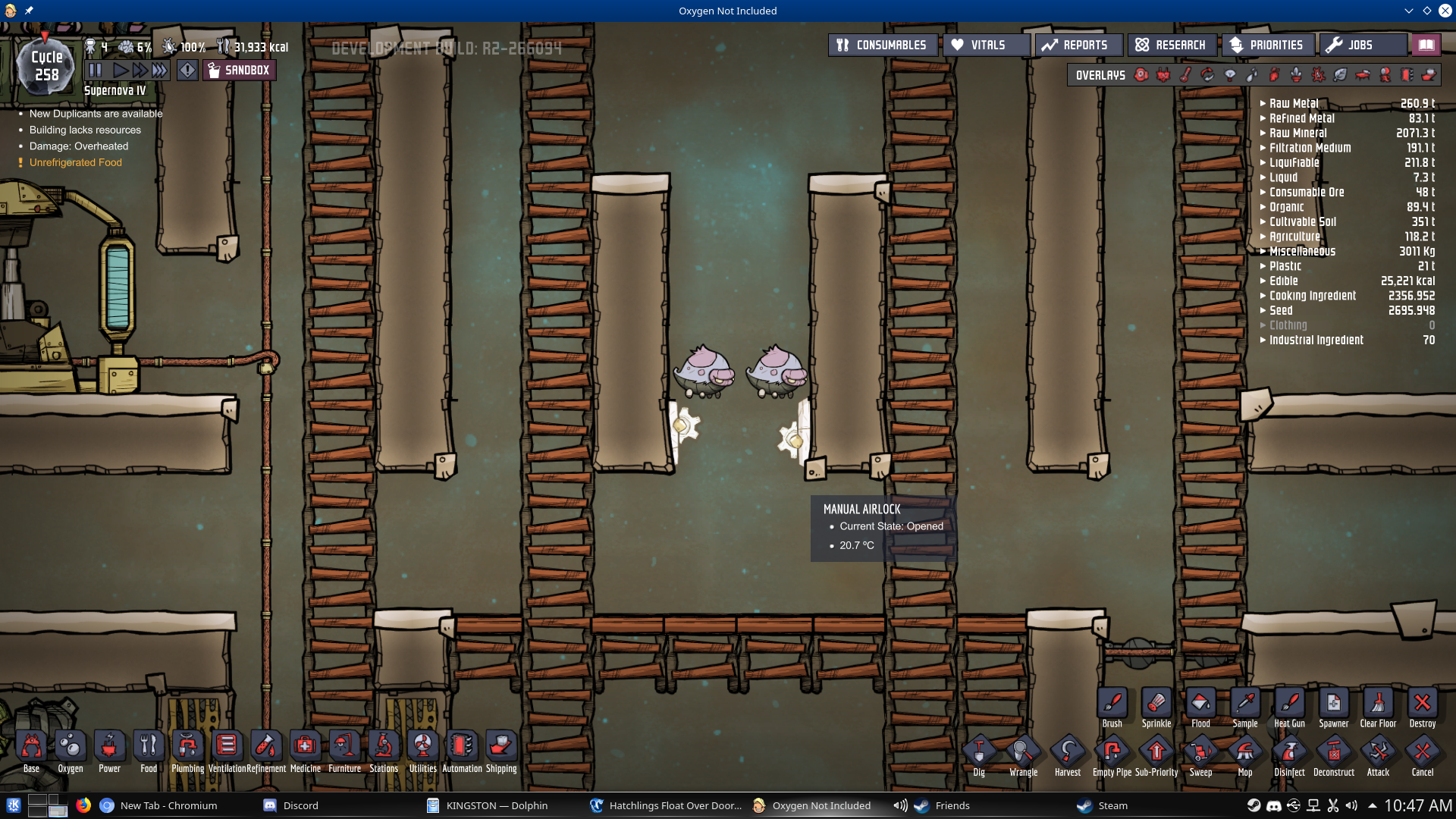This screenshot has height=819, width=1456.
Task: Open the Plumbing build category
Action: (188, 747)
